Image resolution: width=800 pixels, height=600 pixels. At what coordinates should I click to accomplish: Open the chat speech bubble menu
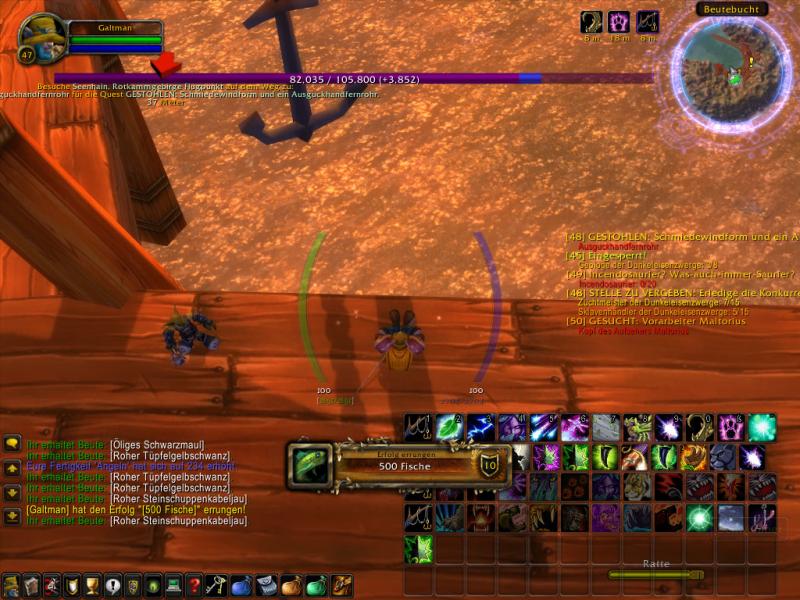coord(12,443)
